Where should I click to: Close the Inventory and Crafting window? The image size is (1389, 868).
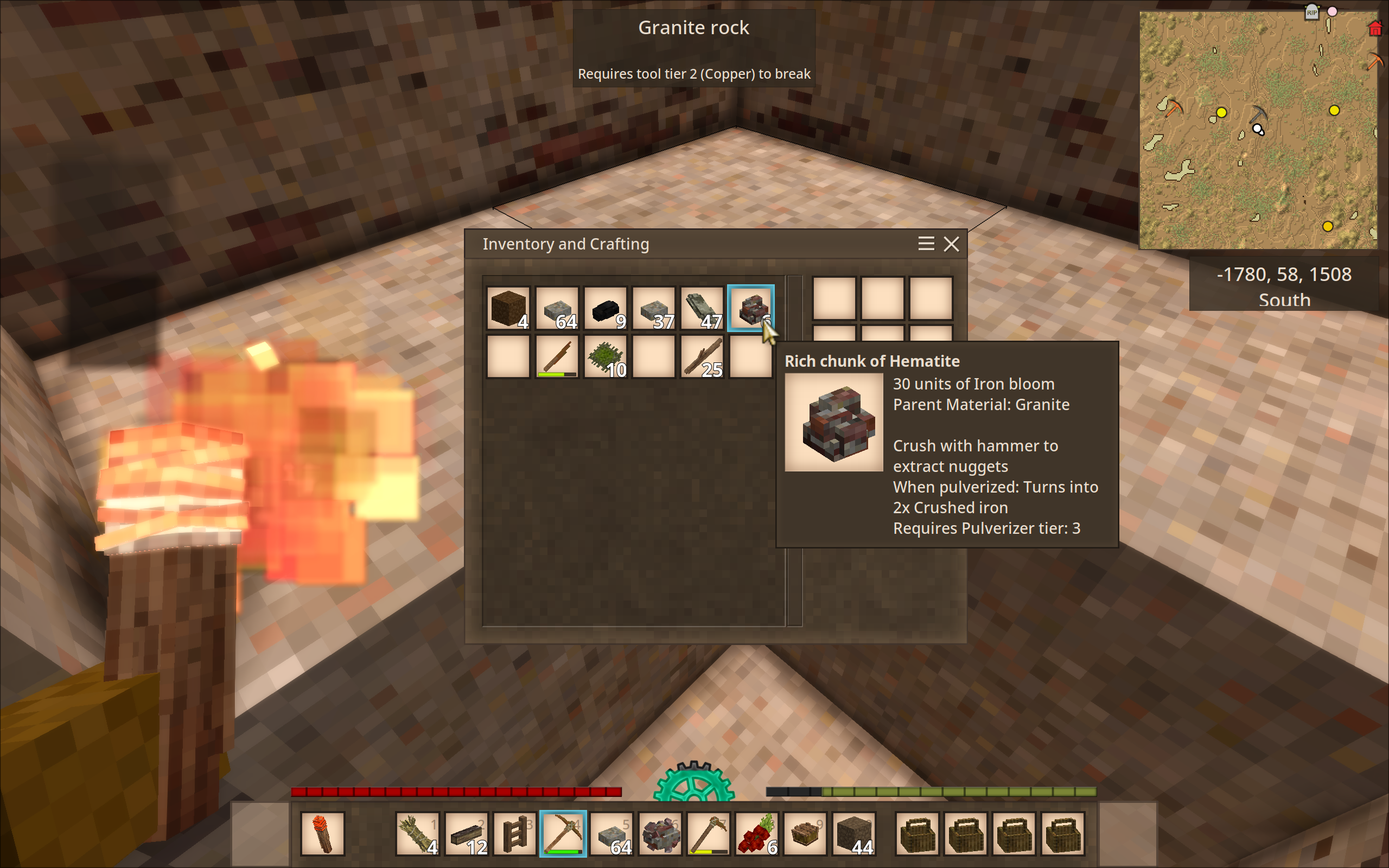click(951, 245)
